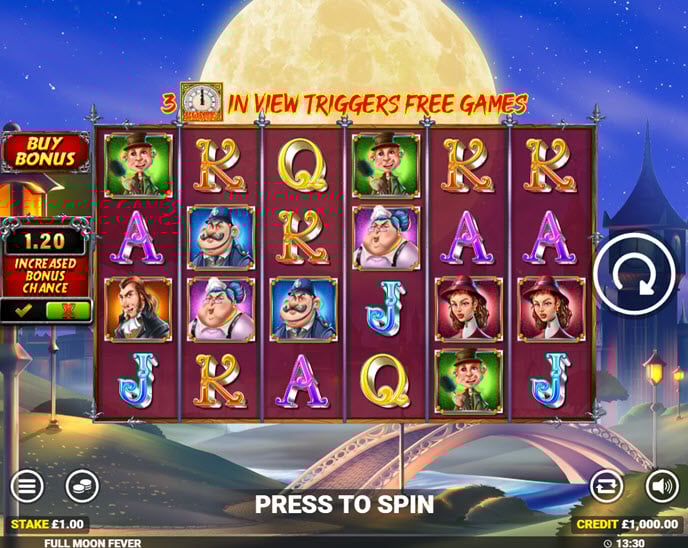Toggle sound with the speaker icon
This screenshot has width=688, height=548.
point(661,487)
